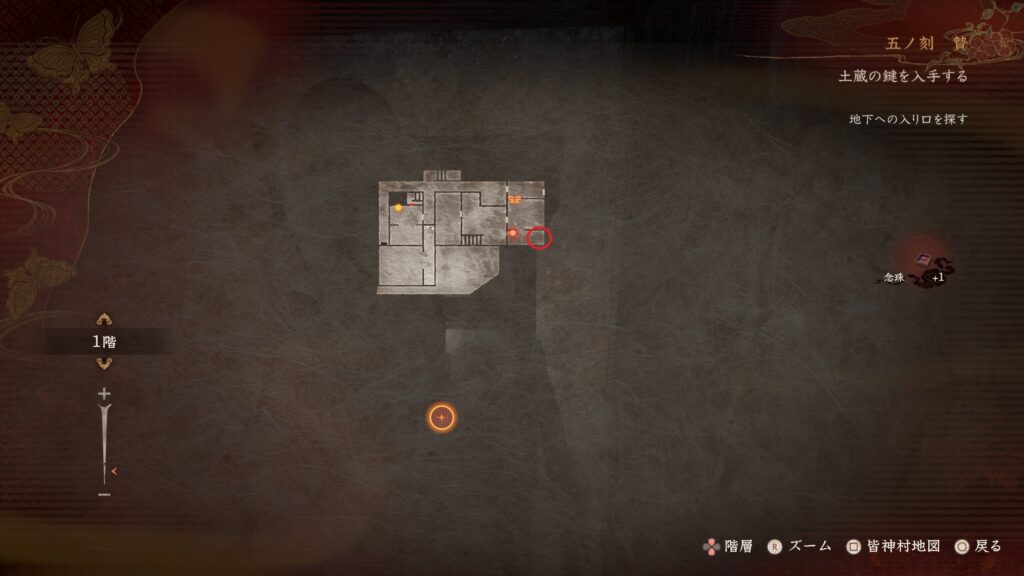Zoom out with the minus sign

104,494
